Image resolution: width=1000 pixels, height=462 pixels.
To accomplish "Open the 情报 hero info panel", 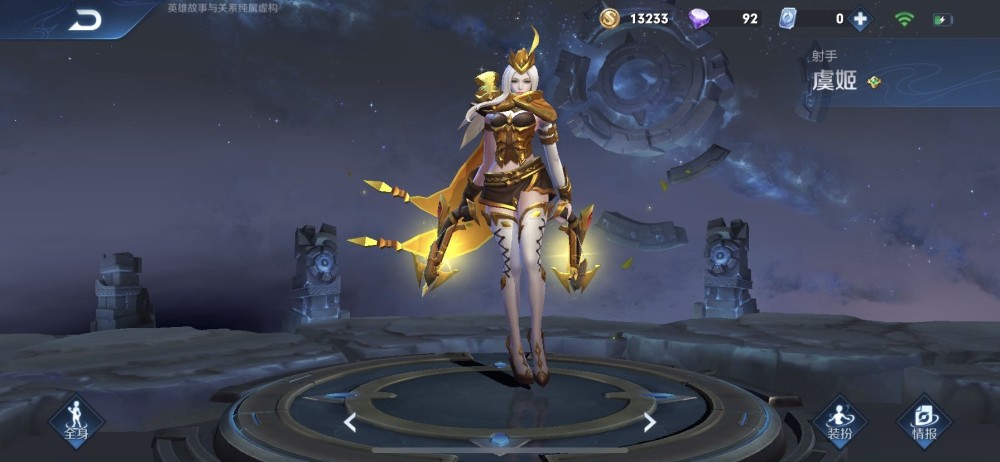I will pos(923,420).
